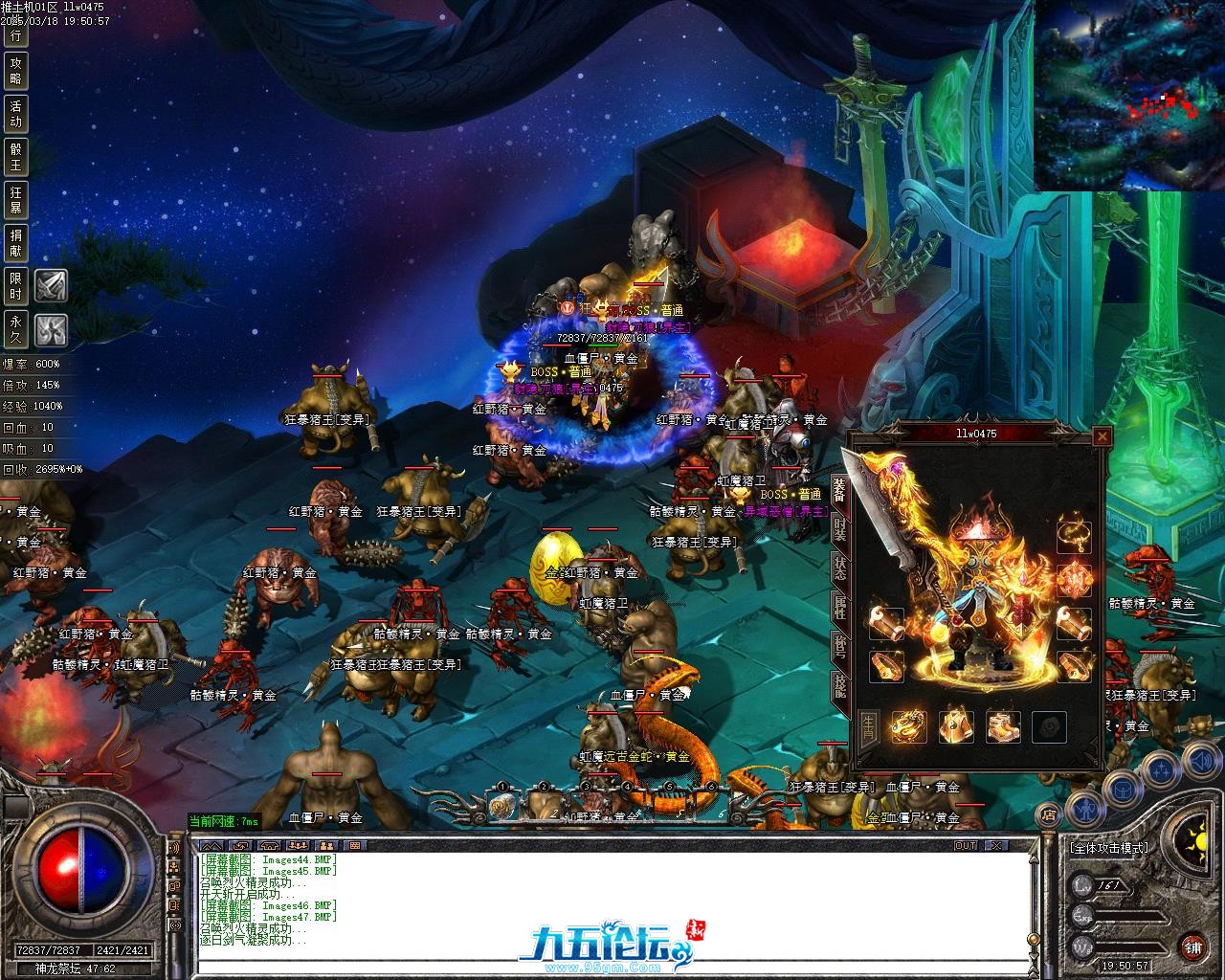
Task: Open the 状态 status tab
Action: [x=839, y=568]
